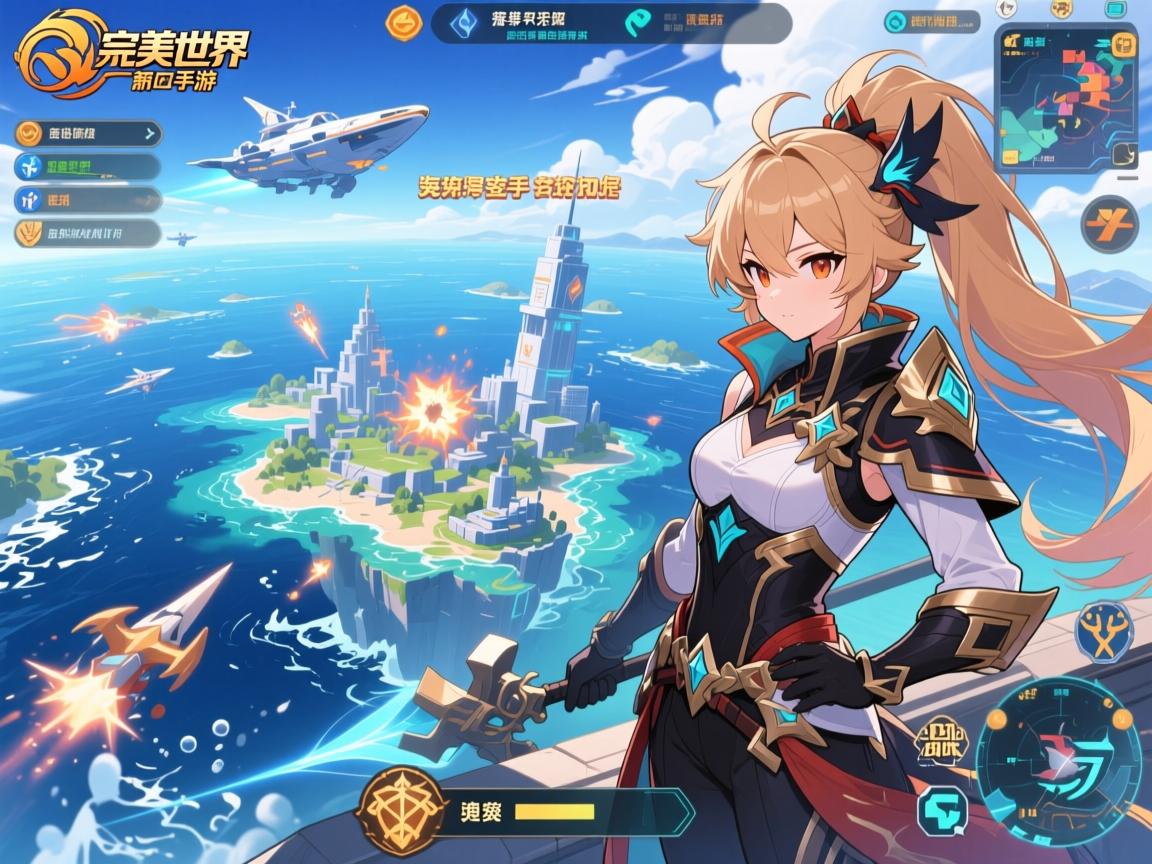Image resolution: width=1152 pixels, height=864 pixels.
Task: Select the green-text left menu entry
Action: click(x=88, y=166)
